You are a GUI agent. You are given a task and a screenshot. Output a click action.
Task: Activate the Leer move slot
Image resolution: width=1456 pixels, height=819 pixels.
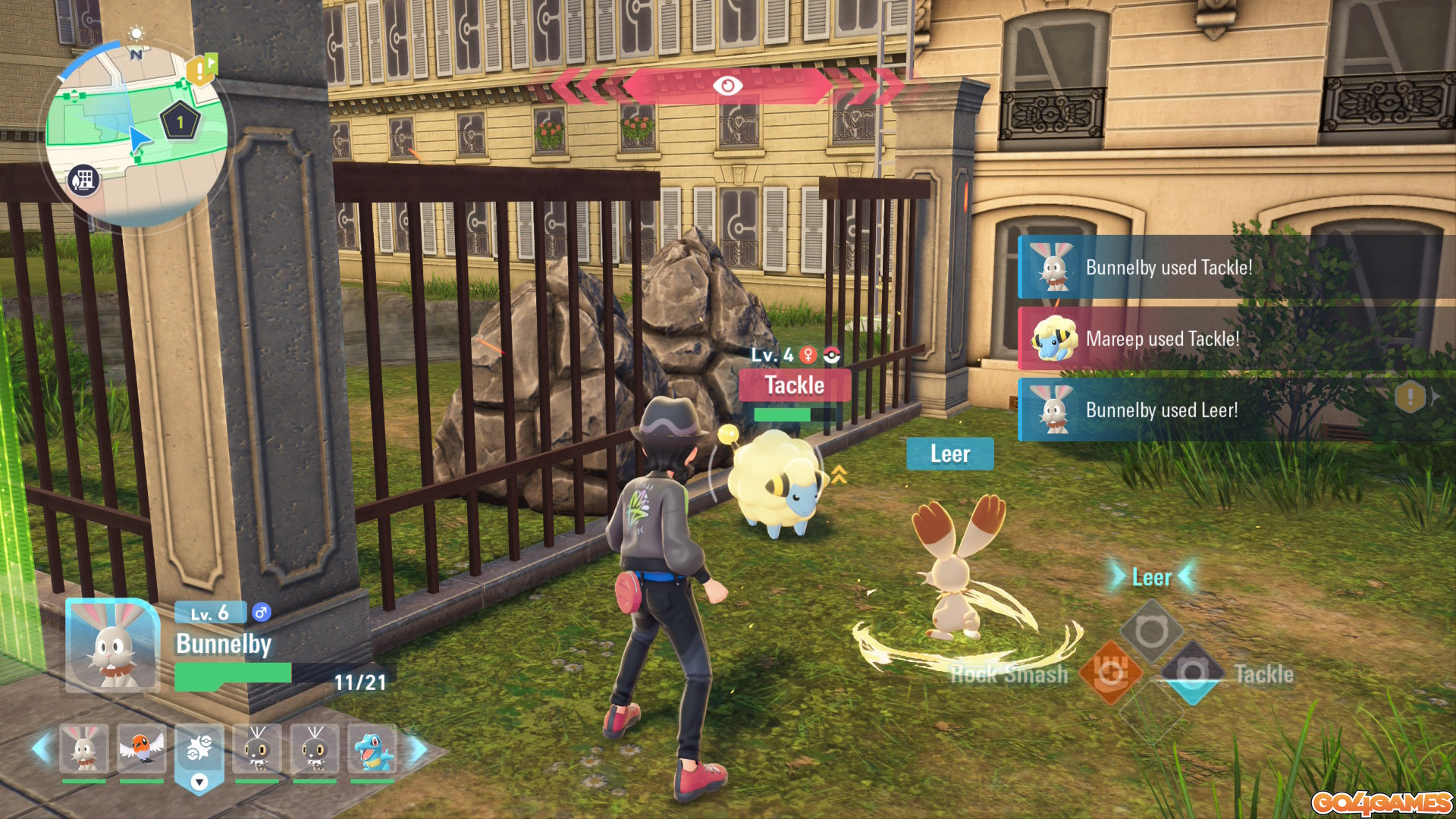tap(1151, 631)
